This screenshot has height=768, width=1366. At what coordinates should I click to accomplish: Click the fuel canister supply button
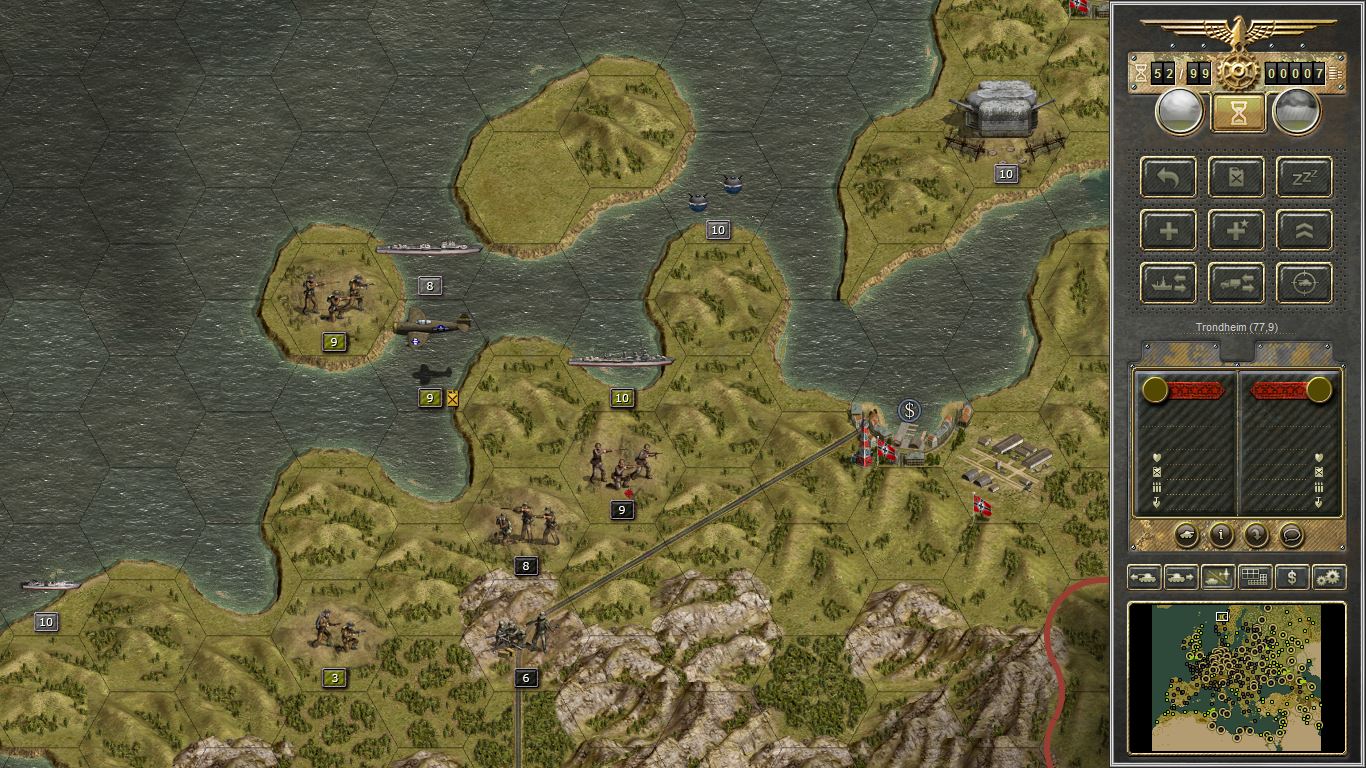tap(1237, 177)
